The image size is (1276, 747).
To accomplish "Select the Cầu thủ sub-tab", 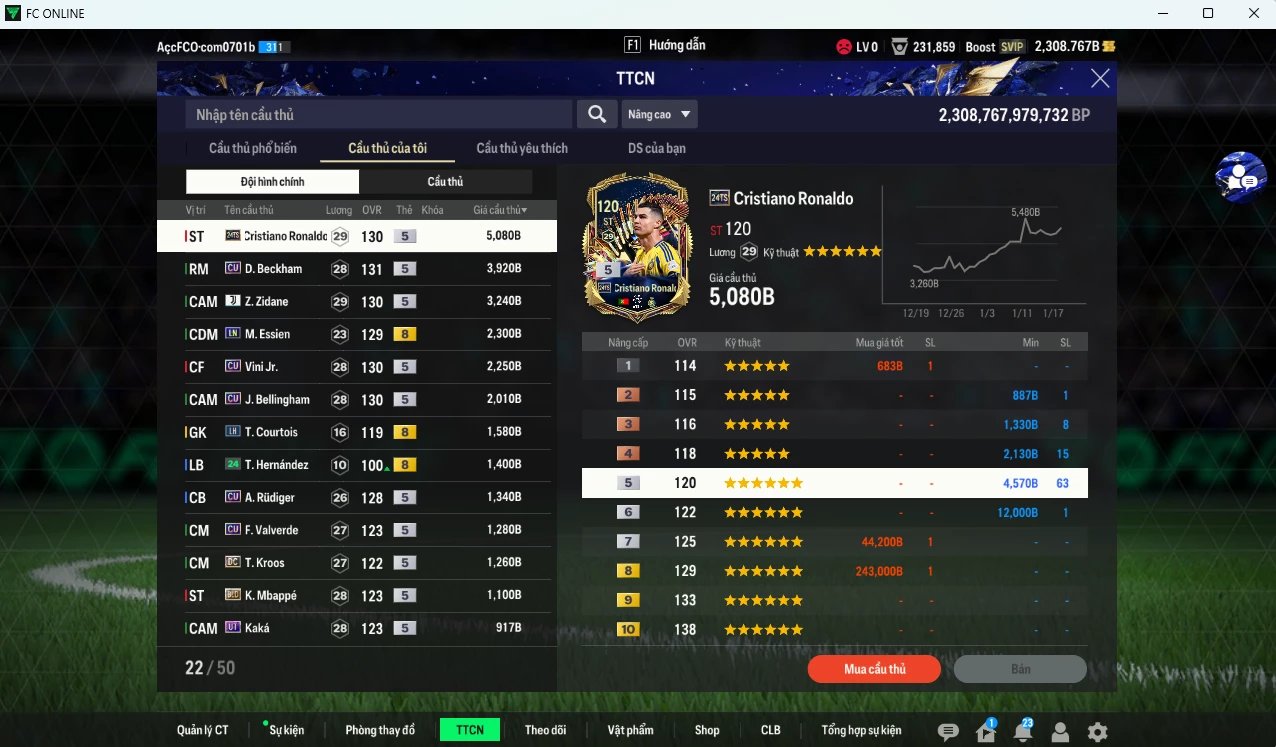I will pyautogui.click(x=445, y=182).
